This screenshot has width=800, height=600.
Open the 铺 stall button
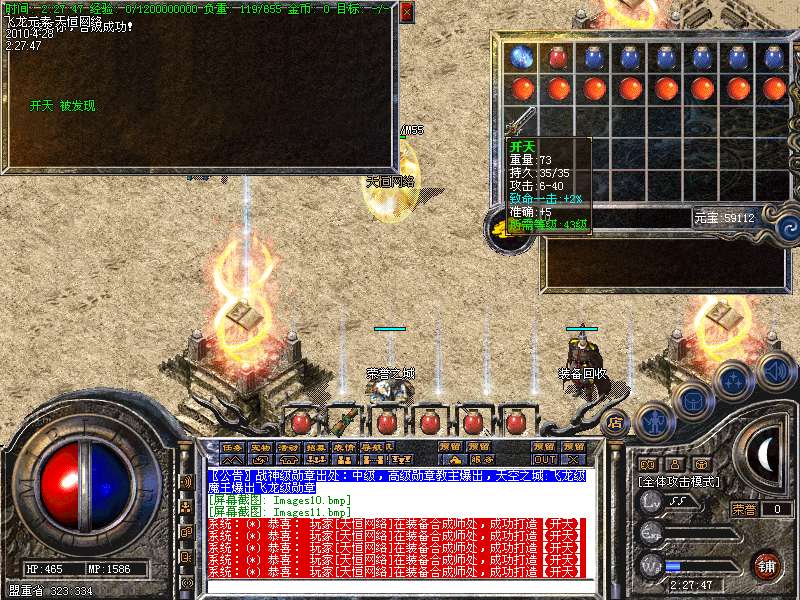[x=767, y=564]
